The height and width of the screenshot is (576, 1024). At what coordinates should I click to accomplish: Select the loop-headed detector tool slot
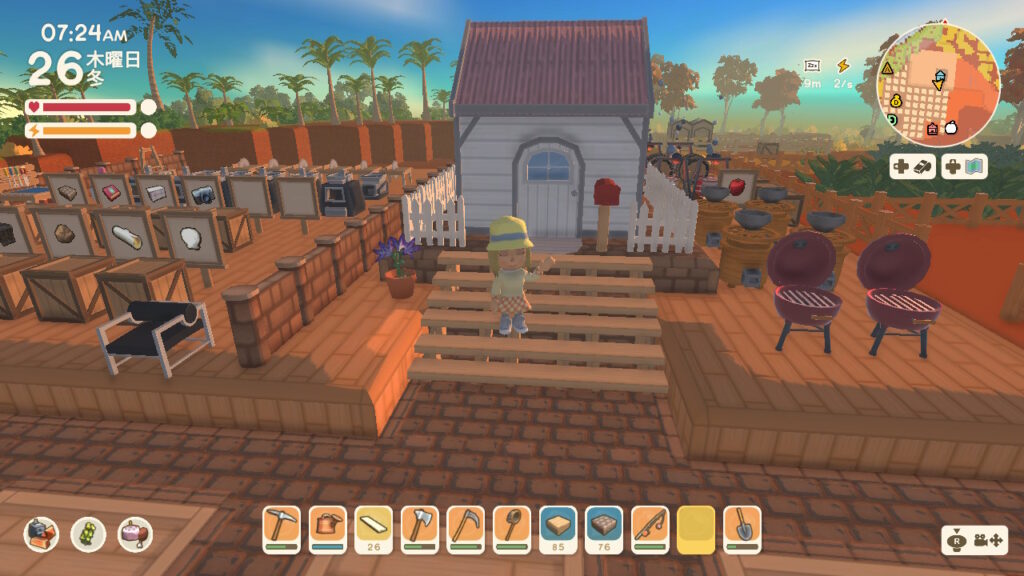pos(511,526)
